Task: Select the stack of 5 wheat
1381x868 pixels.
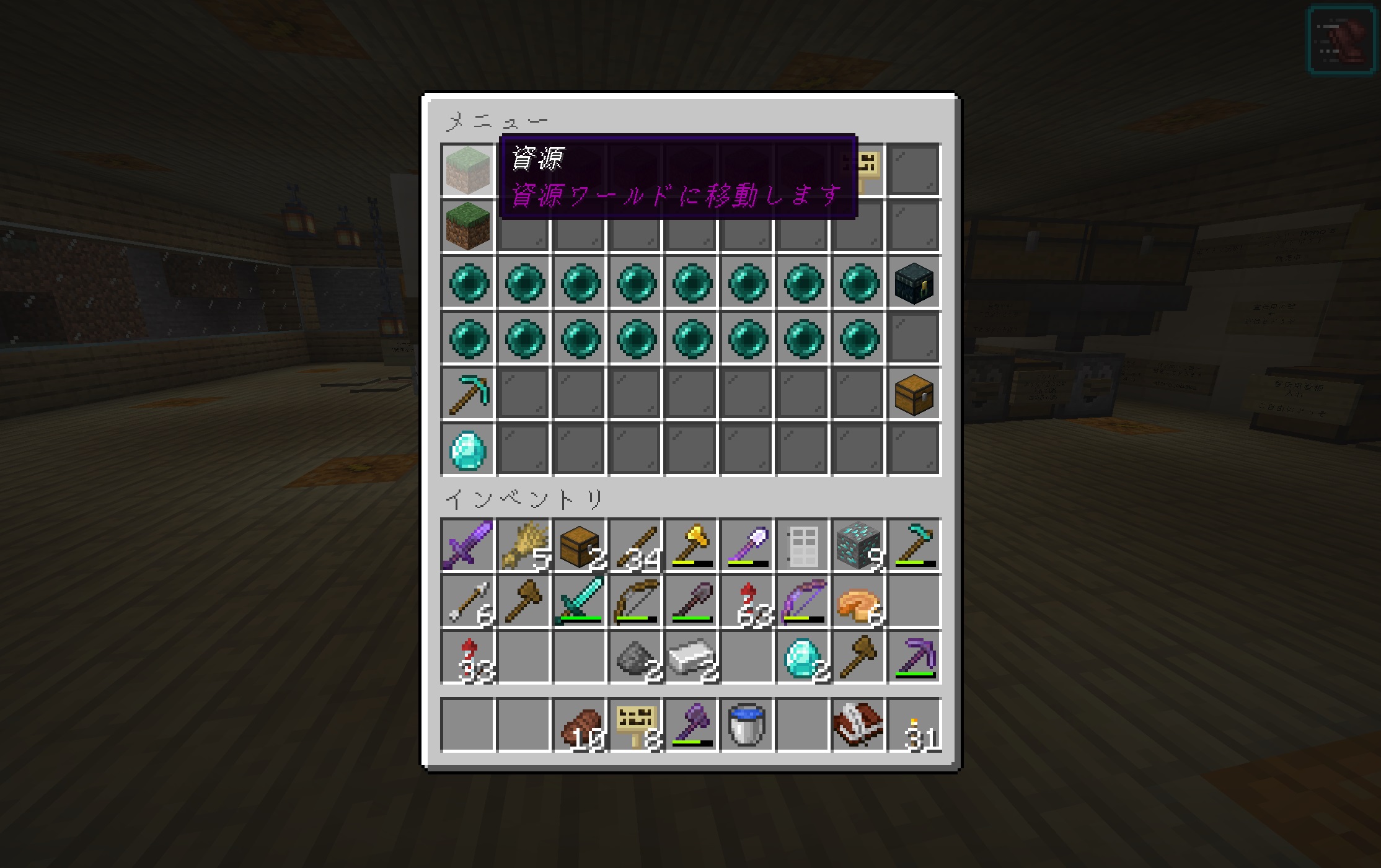Action: coord(524,545)
